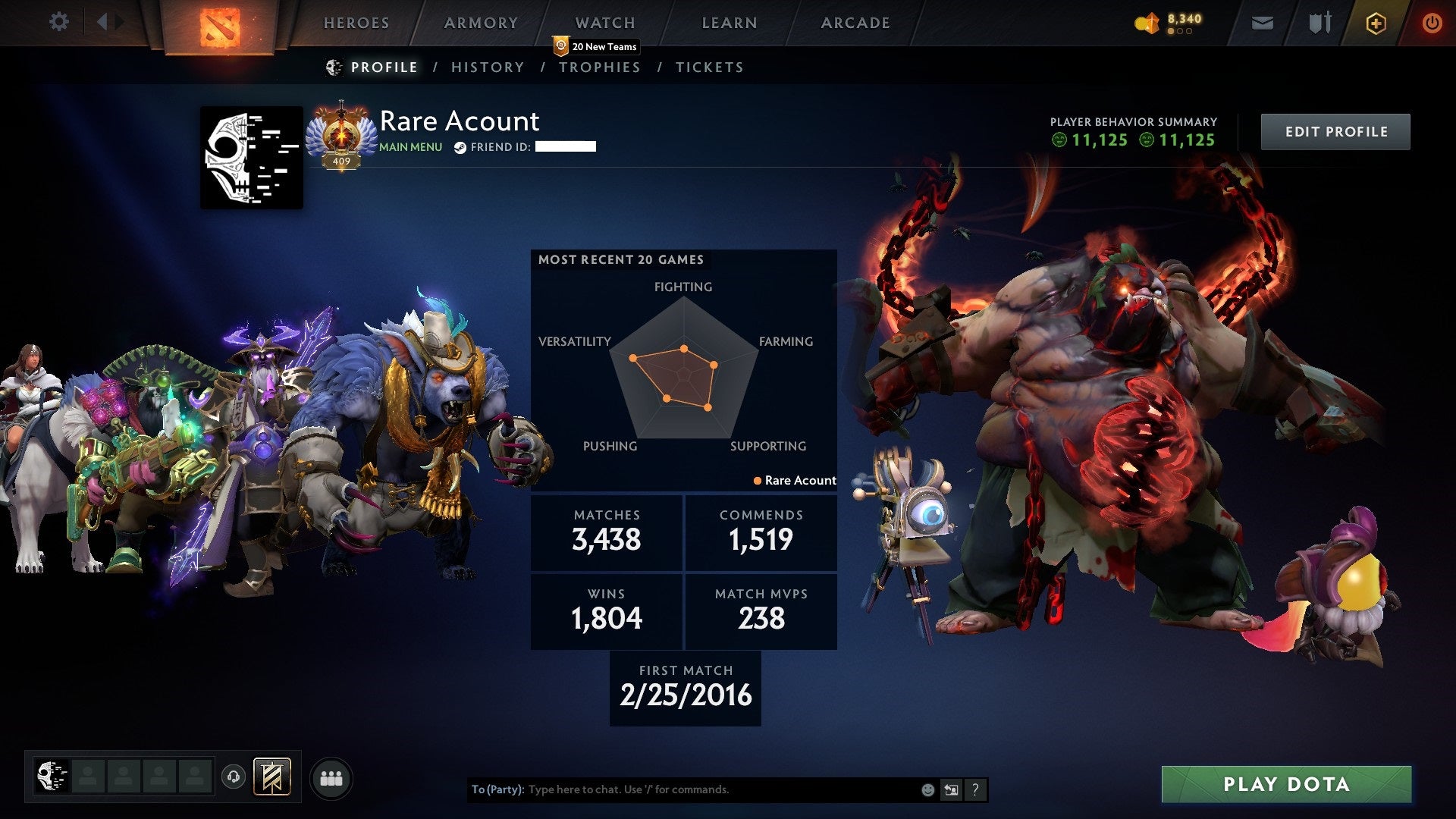
Task: Click the EDIT PROFILE button
Action: point(1335,130)
